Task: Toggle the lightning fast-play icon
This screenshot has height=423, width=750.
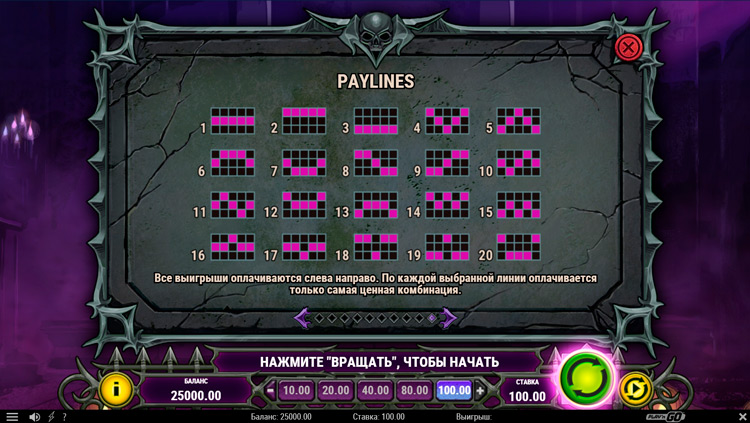Action: point(51,417)
